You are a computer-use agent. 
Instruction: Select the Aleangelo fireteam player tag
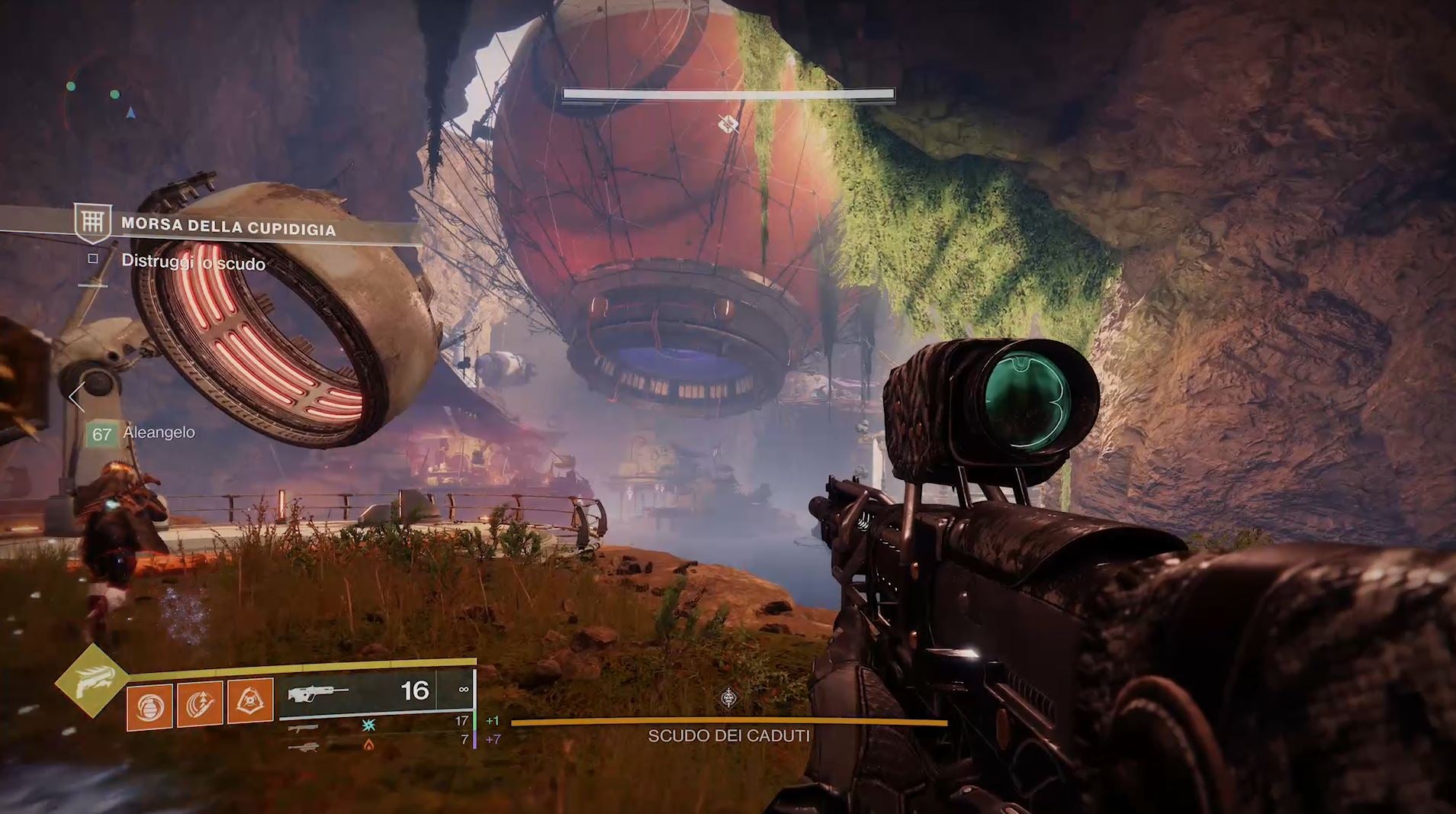pyautogui.click(x=141, y=433)
